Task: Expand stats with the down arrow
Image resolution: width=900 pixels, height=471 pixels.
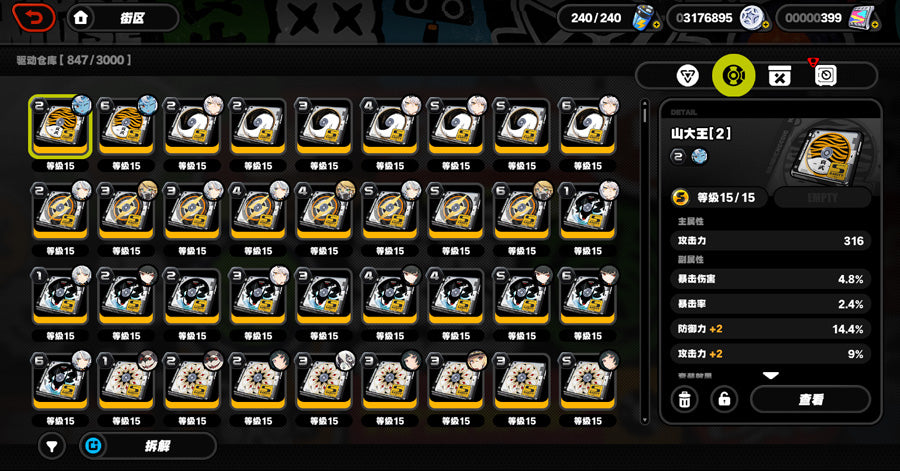Action: pos(770,375)
